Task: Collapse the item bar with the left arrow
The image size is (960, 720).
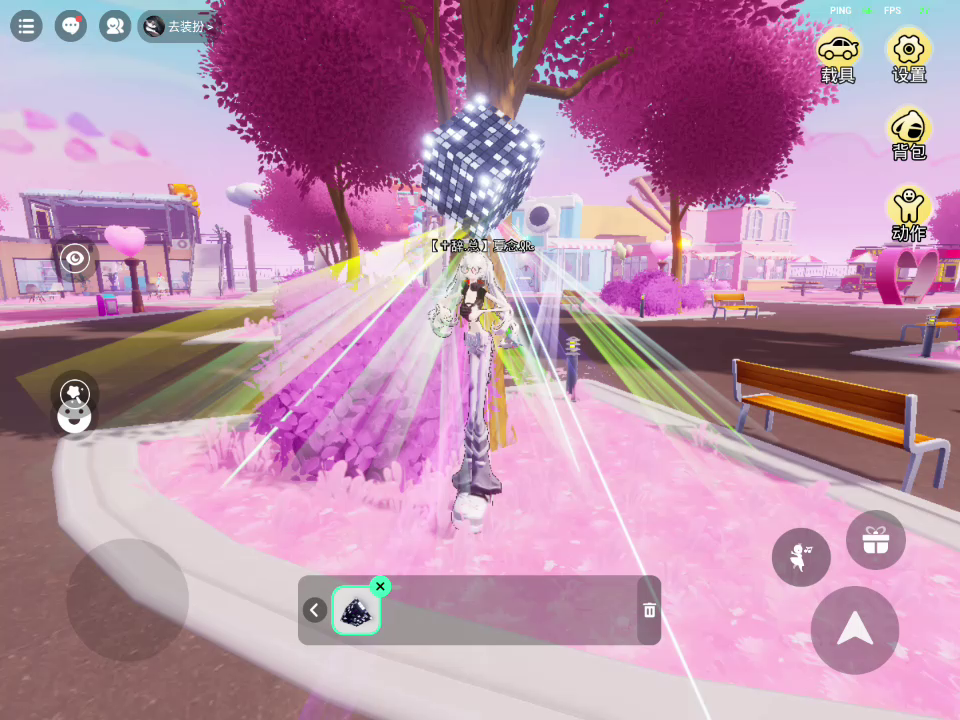Action: coord(315,610)
